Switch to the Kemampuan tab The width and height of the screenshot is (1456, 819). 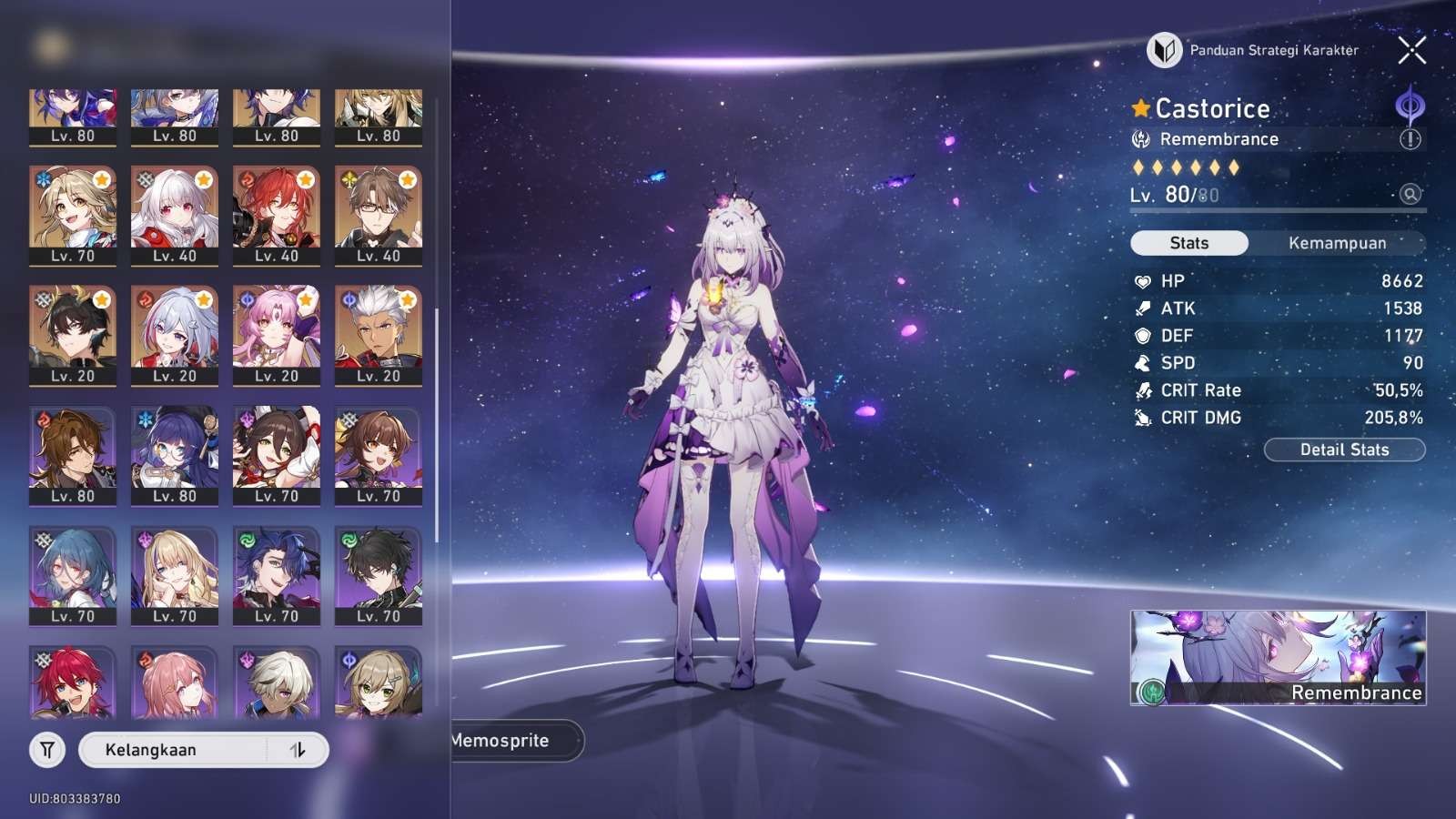click(x=1337, y=243)
